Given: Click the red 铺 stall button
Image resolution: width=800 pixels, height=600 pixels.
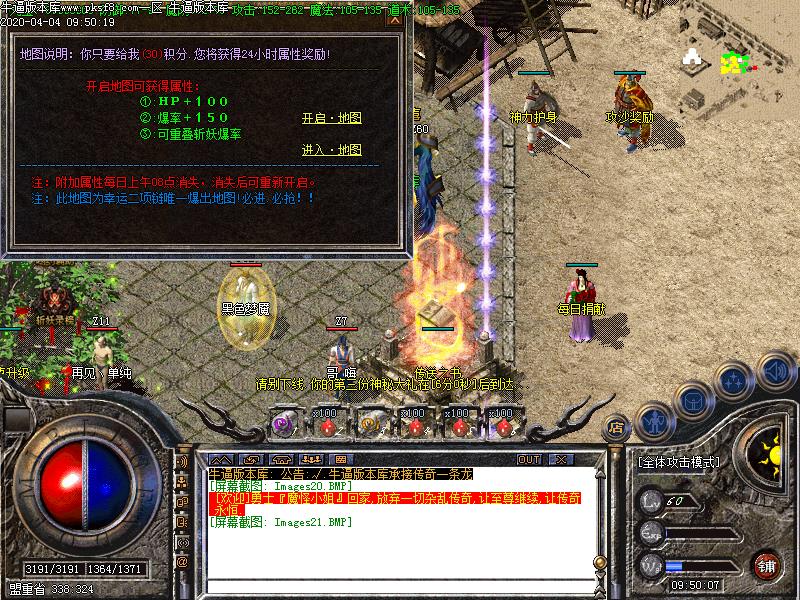Looking at the screenshot, I should 767,563.
